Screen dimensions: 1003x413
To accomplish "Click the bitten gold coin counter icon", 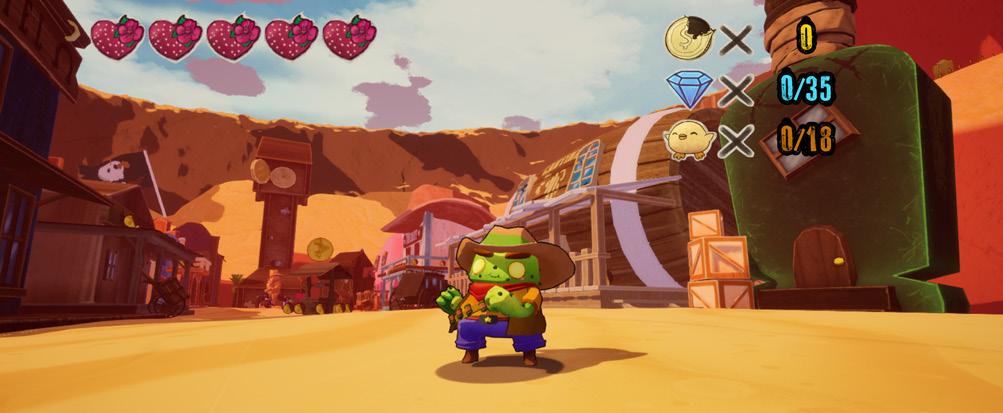I will tap(688, 38).
